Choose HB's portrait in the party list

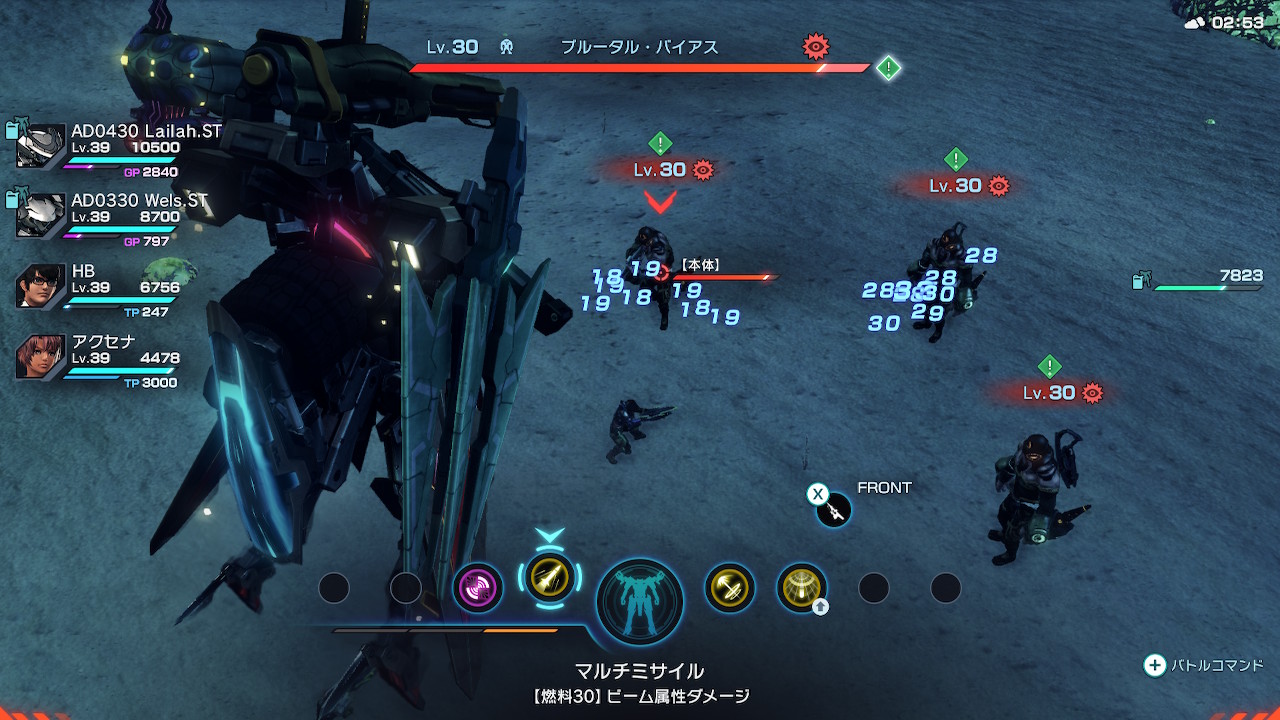pos(41,286)
